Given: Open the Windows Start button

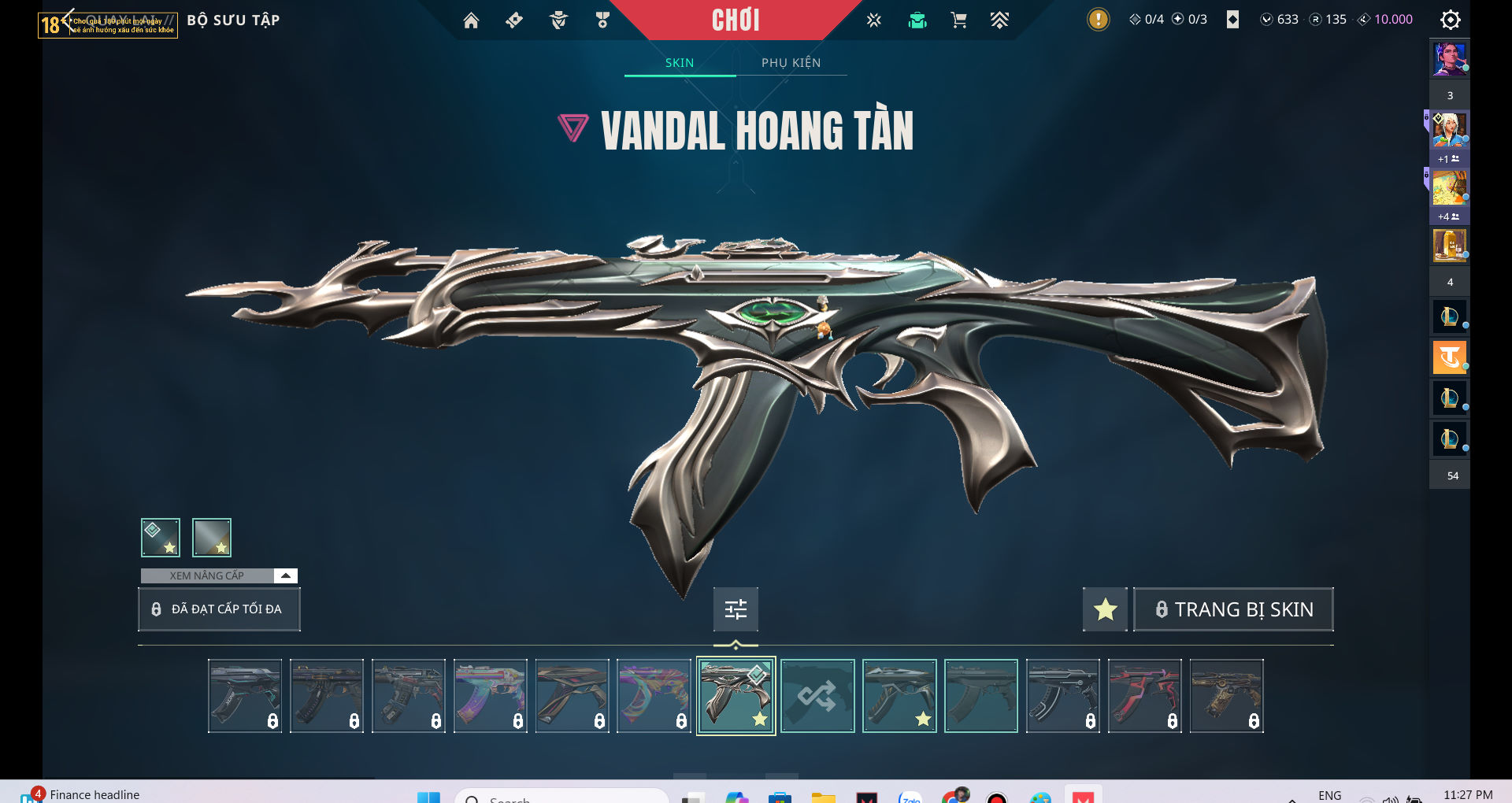Looking at the screenshot, I should [x=428, y=797].
